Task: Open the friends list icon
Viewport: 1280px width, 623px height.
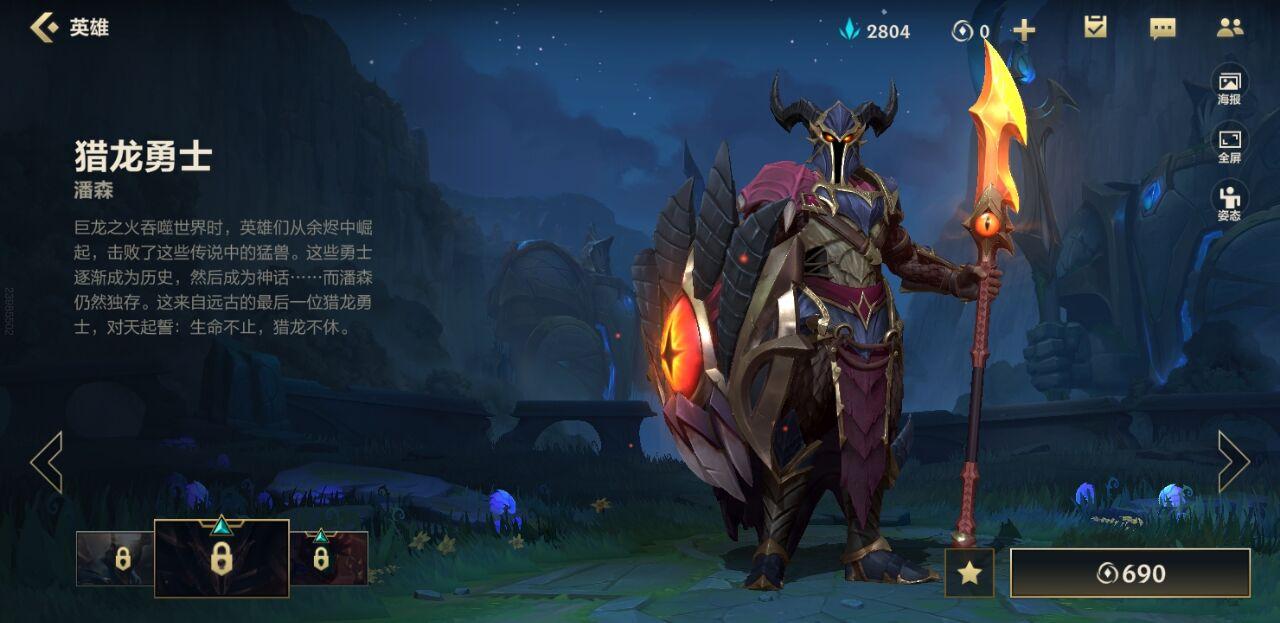Action: click(1229, 28)
